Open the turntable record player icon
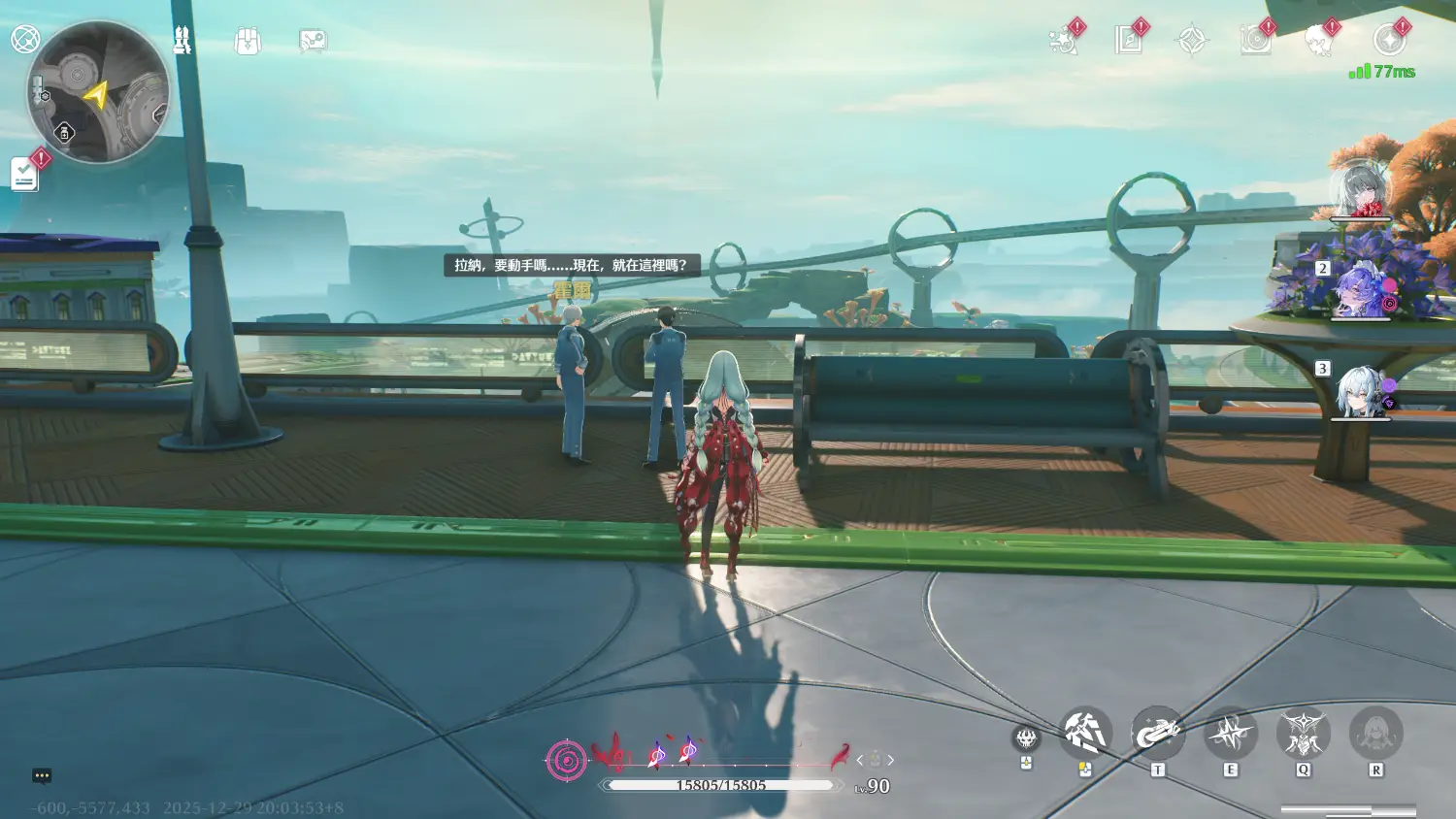This screenshot has width=1456, height=819. pyautogui.click(x=1255, y=41)
